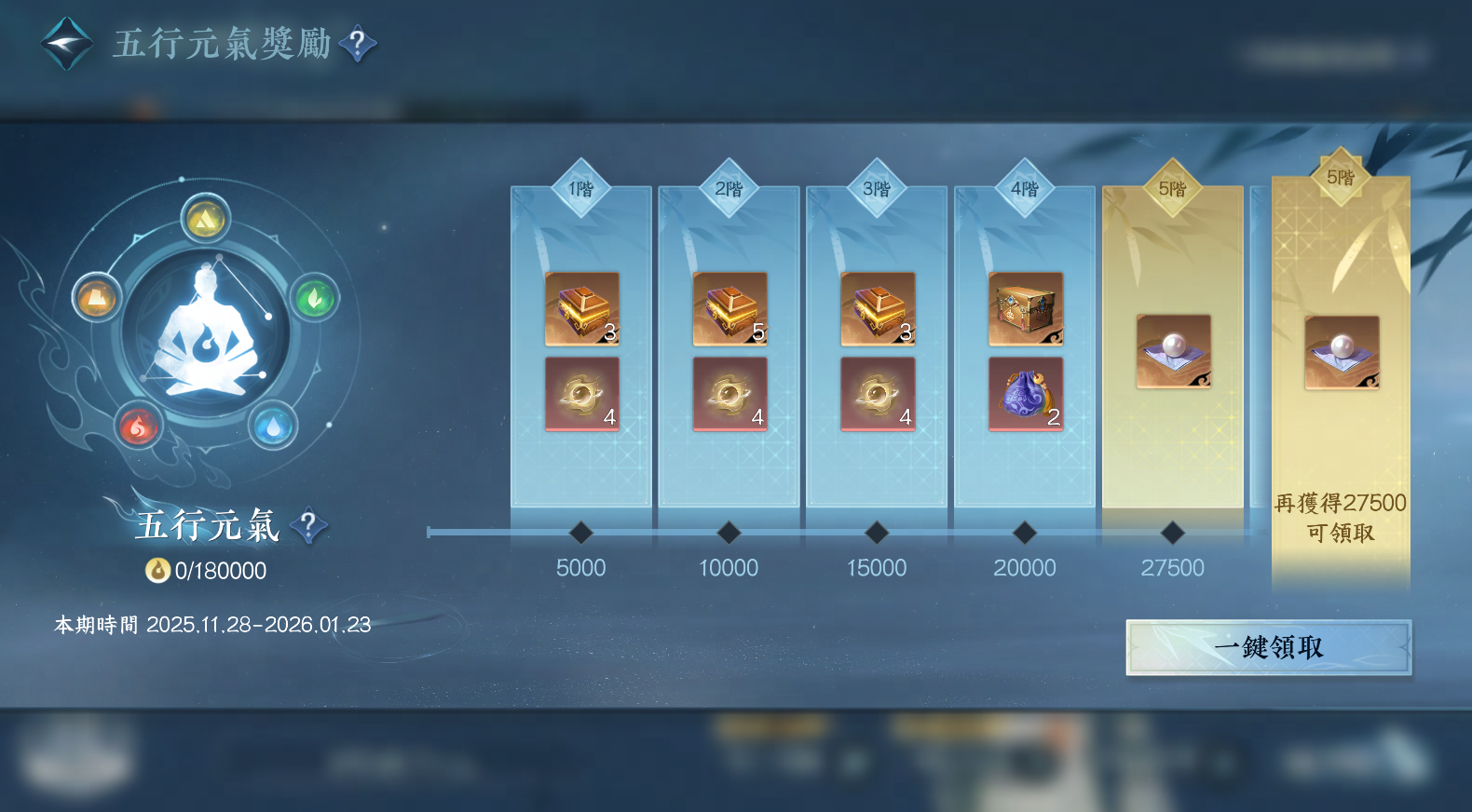Select the red fire element orb
The height and width of the screenshot is (812, 1472).
coord(139,426)
